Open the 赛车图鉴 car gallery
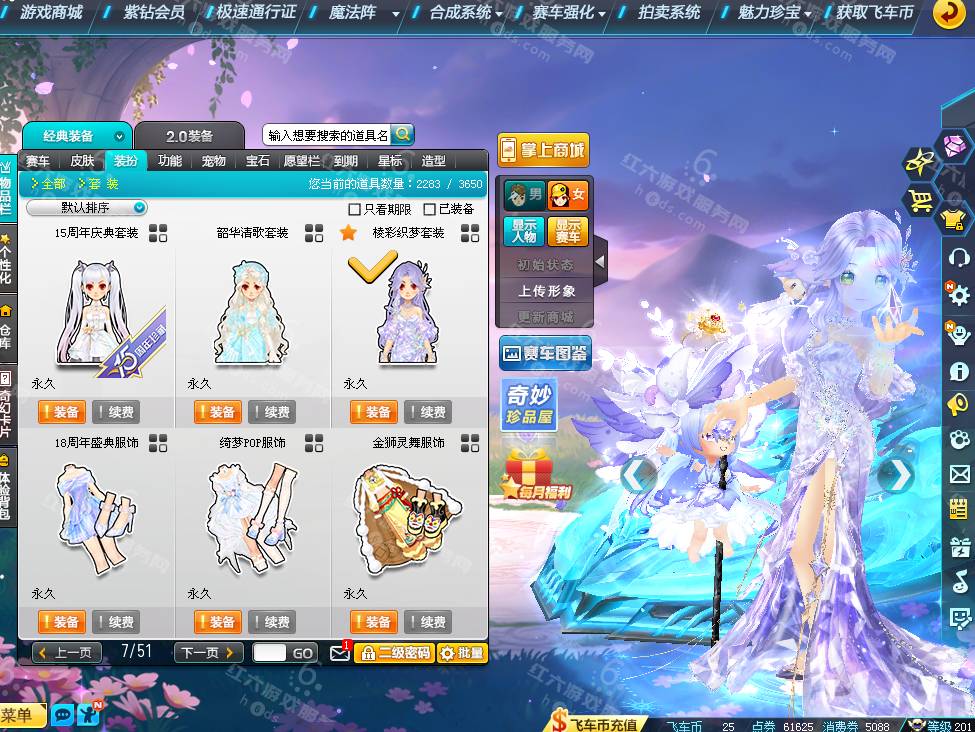The width and height of the screenshot is (975, 732). pos(545,353)
